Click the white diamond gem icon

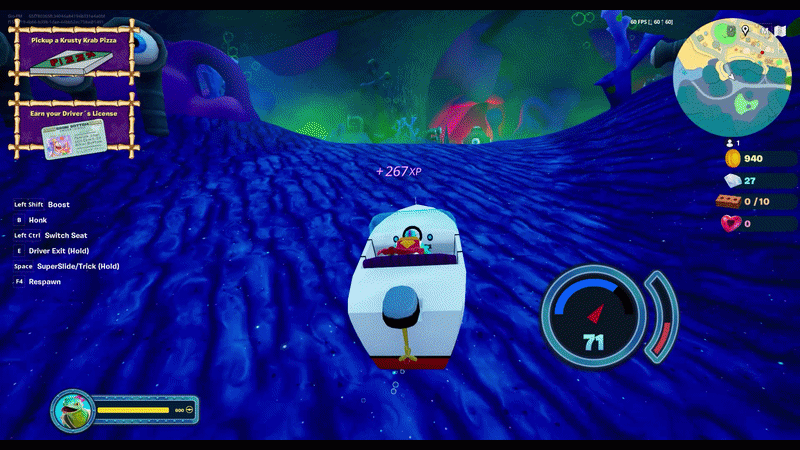click(x=732, y=181)
